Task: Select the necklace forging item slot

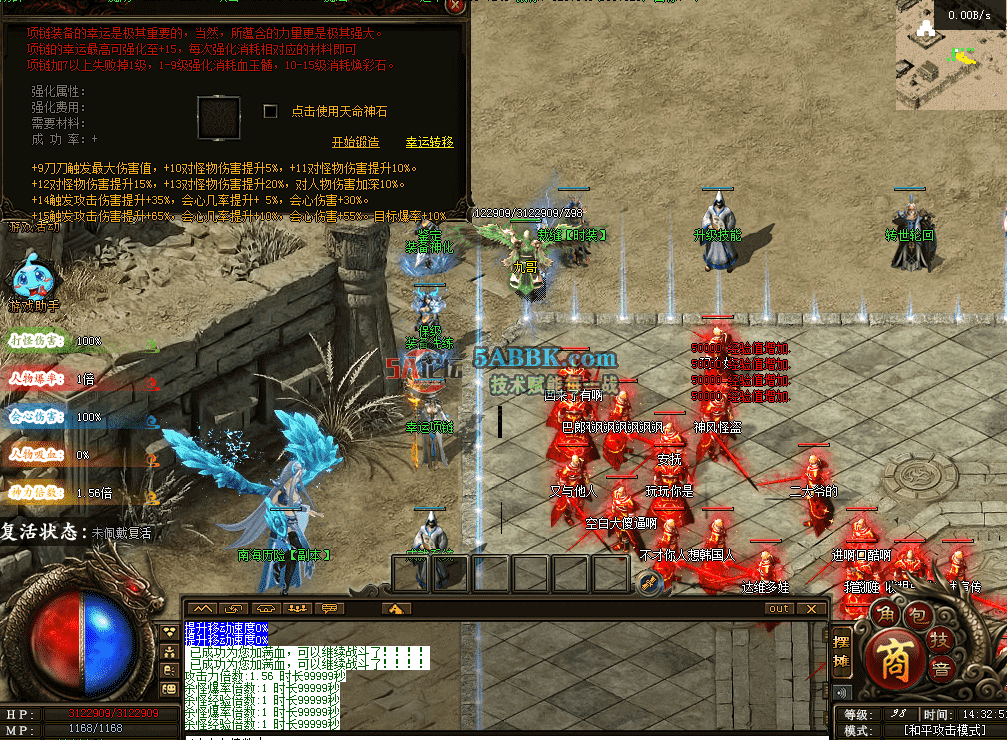Action: (218, 117)
